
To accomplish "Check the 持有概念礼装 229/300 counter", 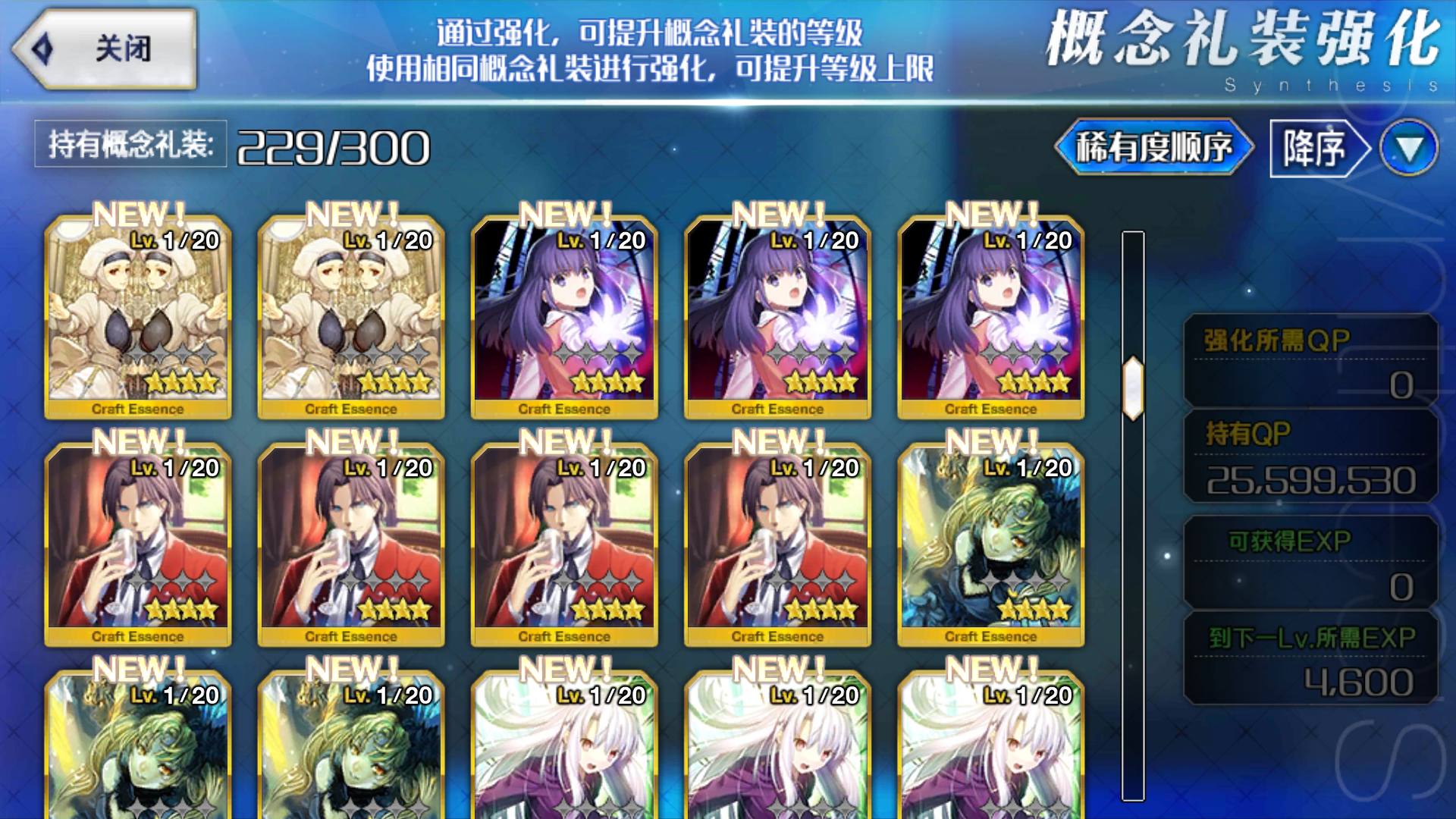I will 227,144.
